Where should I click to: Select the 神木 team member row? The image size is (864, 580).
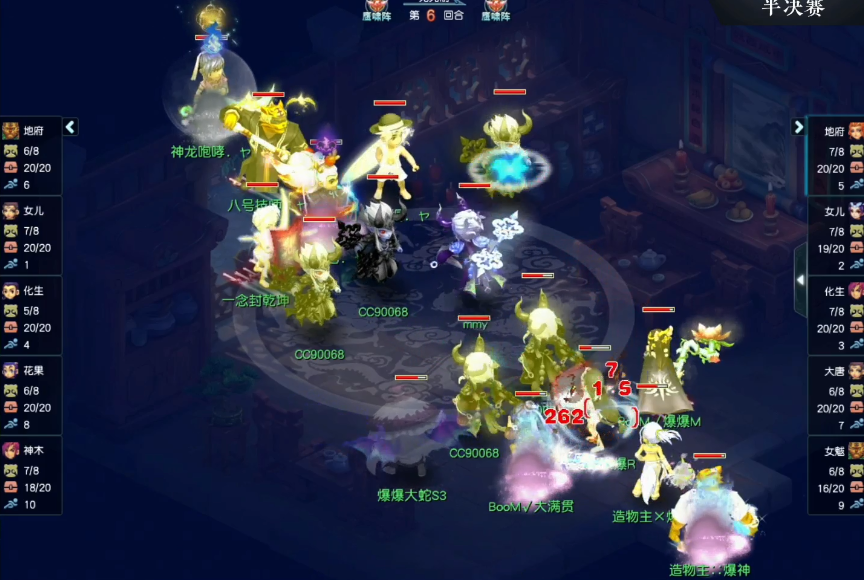(x=31, y=475)
